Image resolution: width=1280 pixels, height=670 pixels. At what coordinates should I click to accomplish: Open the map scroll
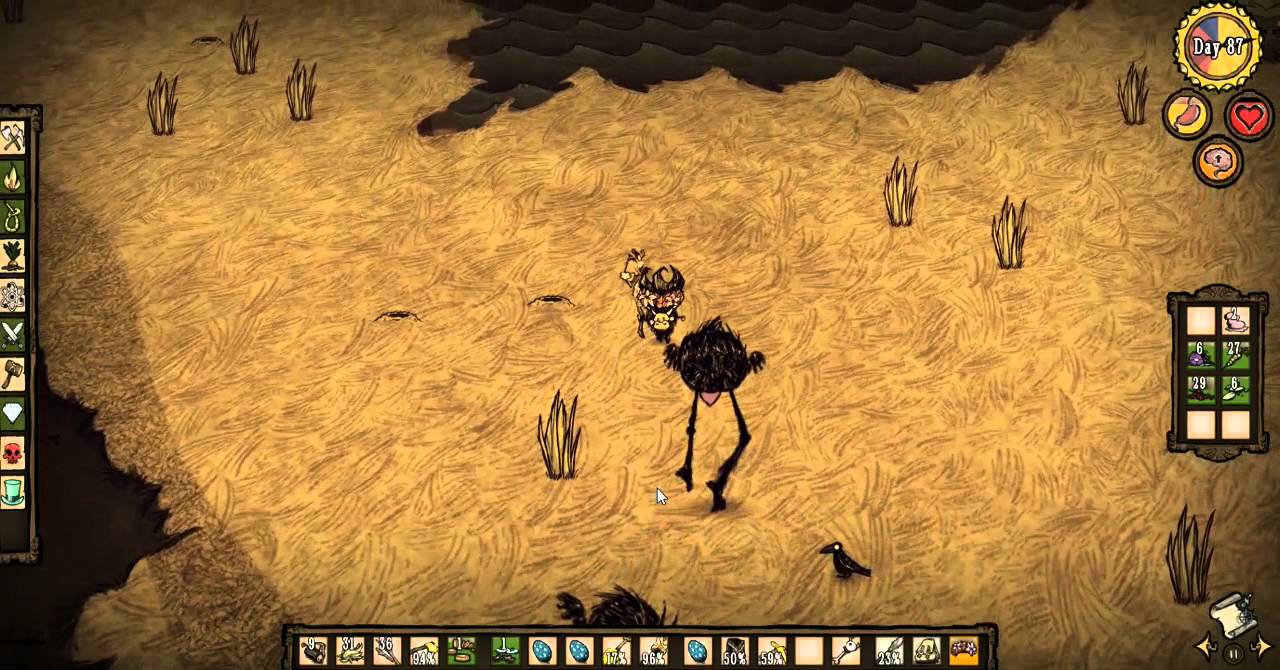pos(1232,615)
